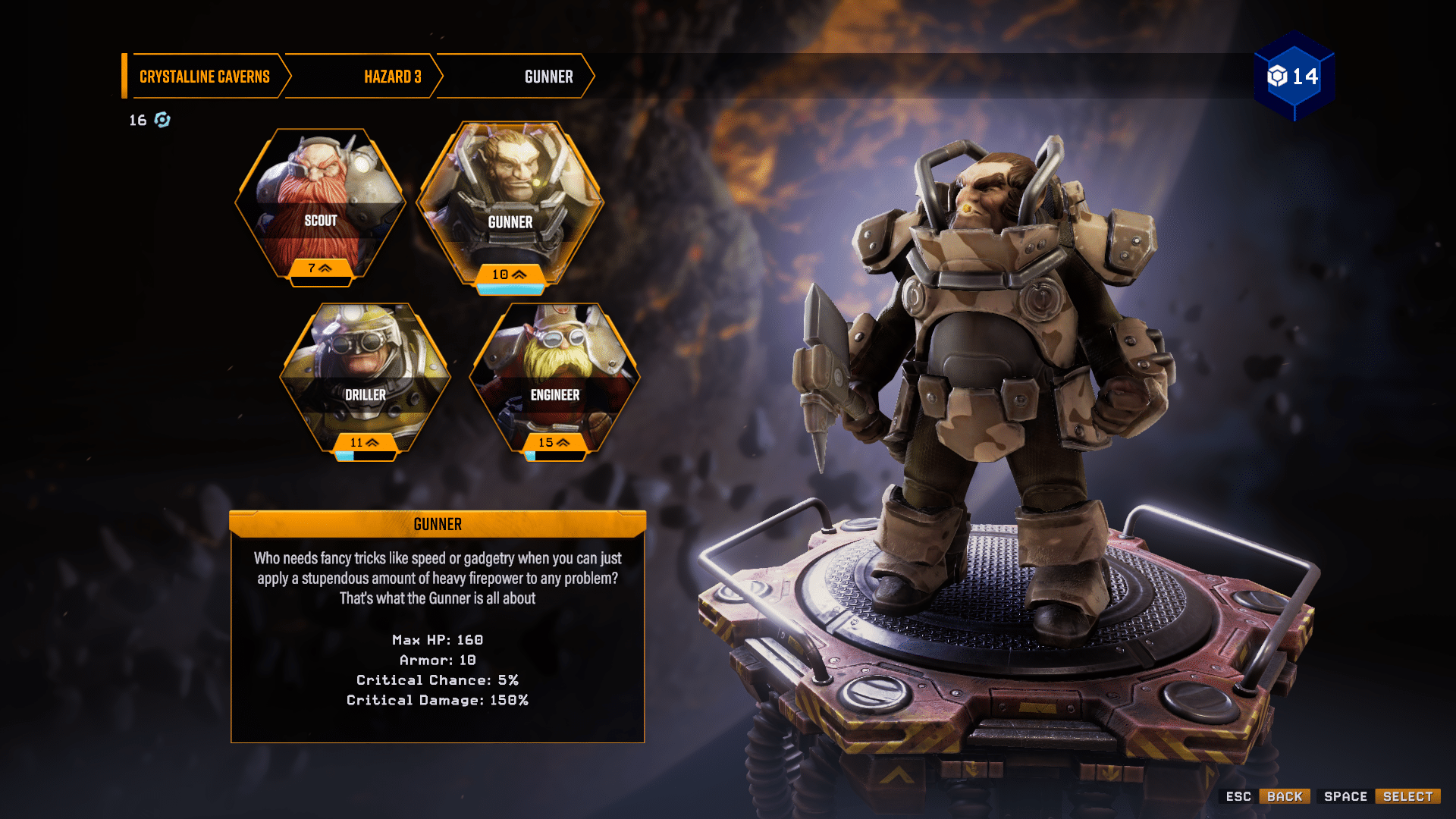
Task: Click Gunner's experience bar under level 10
Action: [510, 288]
